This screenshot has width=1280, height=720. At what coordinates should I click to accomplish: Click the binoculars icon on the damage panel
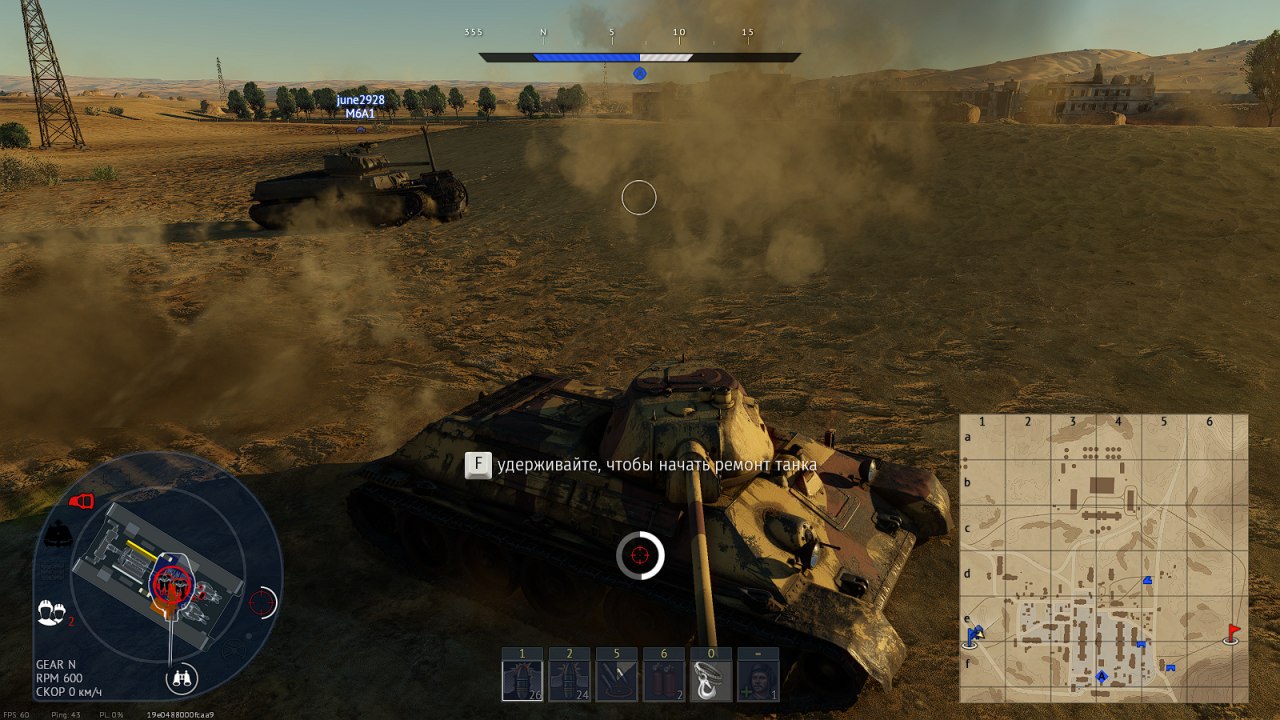tap(181, 679)
